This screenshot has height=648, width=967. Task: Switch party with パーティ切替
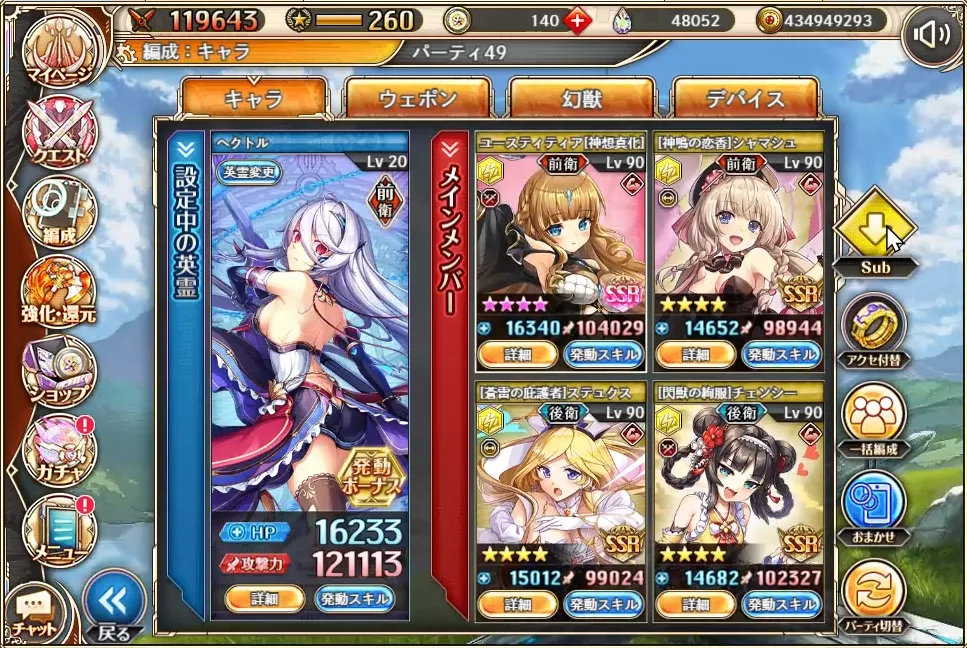pyautogui.click(x=874, y=594)
